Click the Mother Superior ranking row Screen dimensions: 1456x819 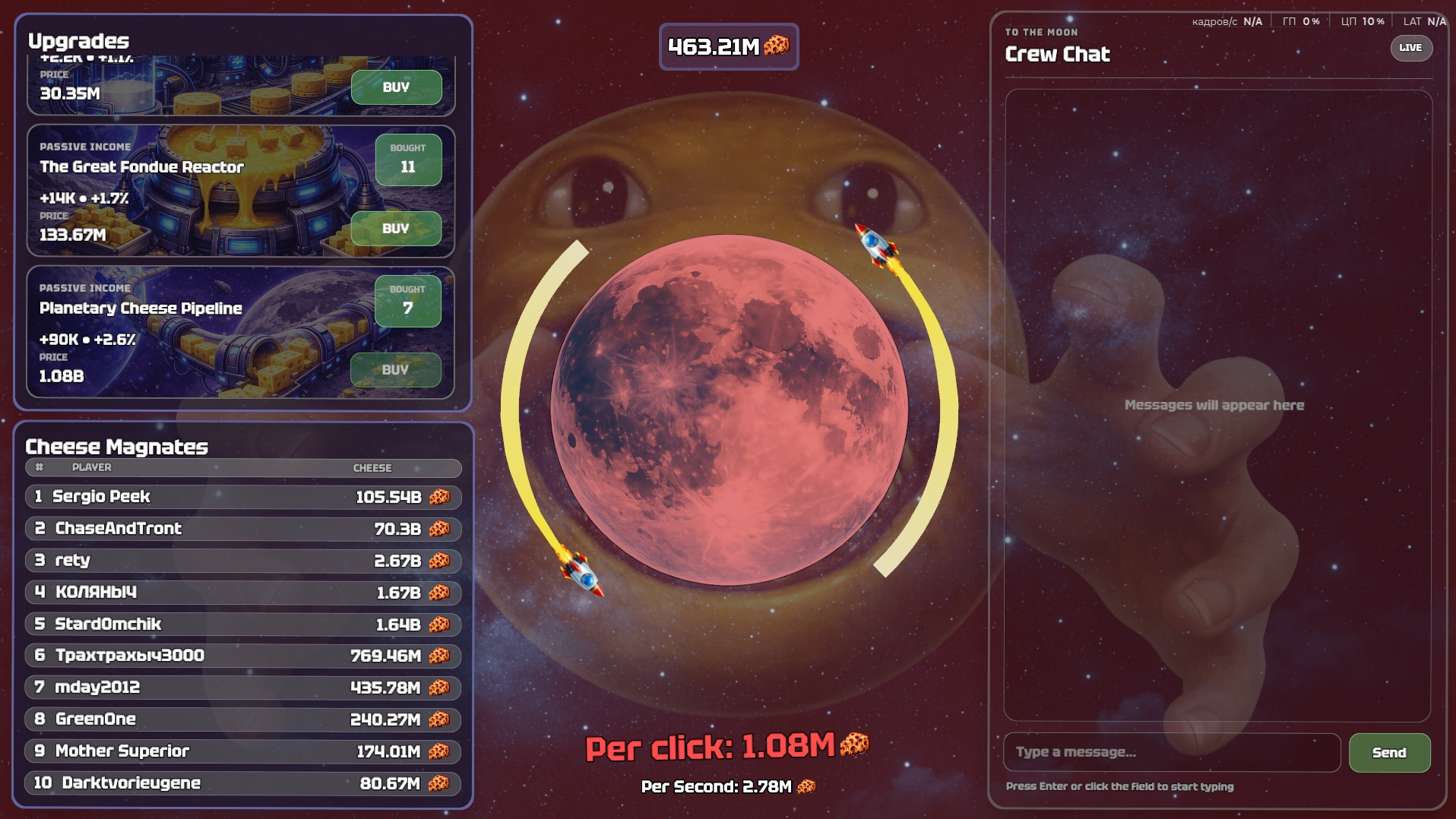coord(243,751)
